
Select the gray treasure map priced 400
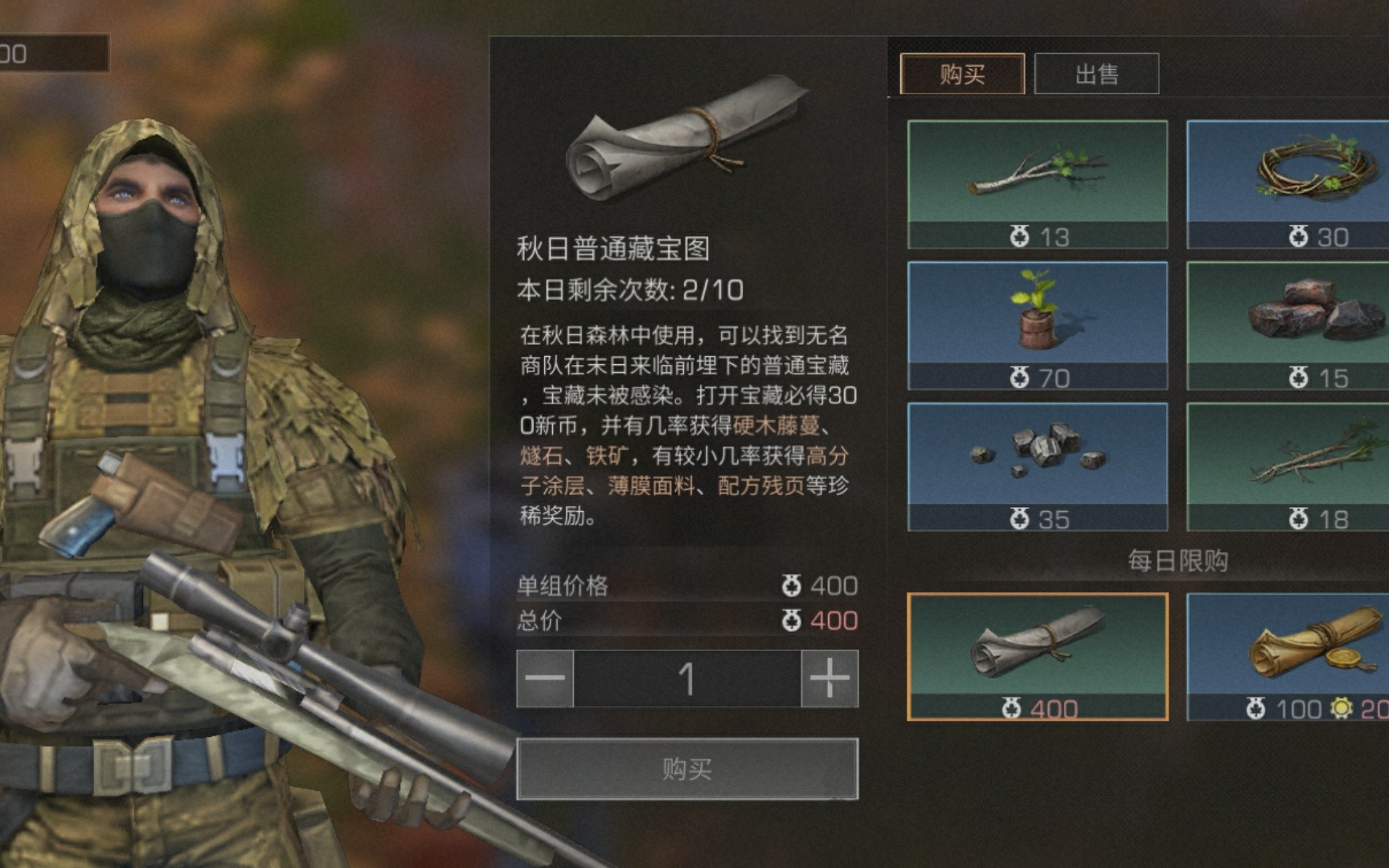click(x=1037, y=656)
